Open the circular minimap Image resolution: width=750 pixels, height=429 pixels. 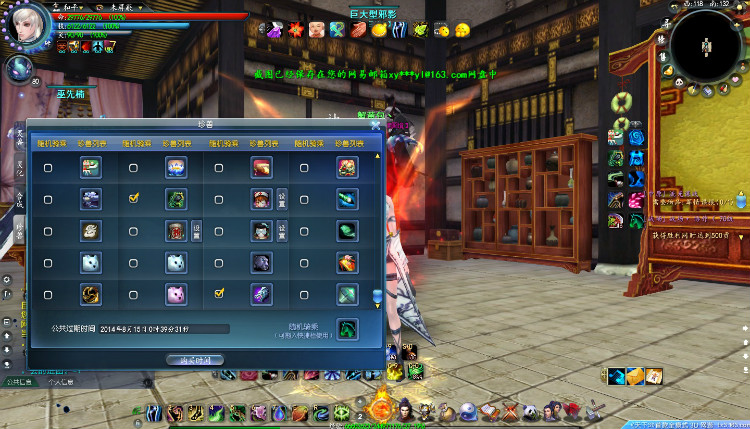point(705,45)
